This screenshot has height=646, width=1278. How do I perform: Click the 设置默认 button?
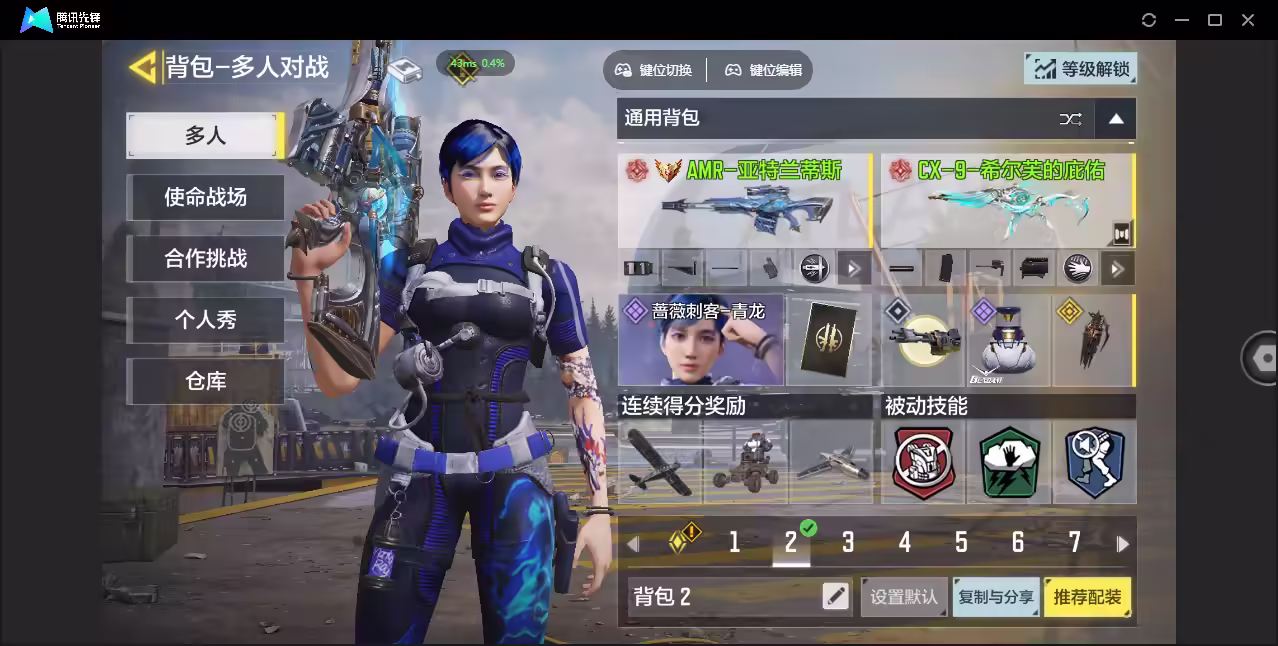point(904,597)
